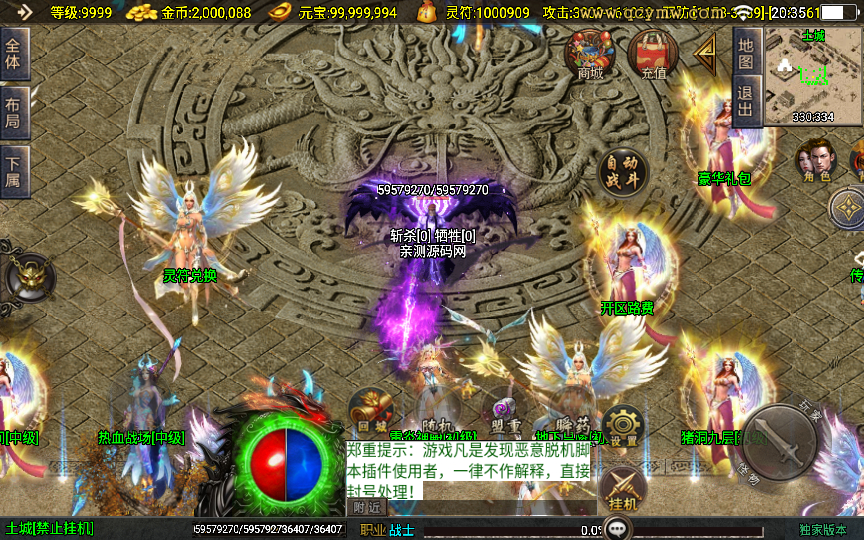Open the 设置 gear settings
Viewport: 864px width, 540px height.
tap(623, 426)
